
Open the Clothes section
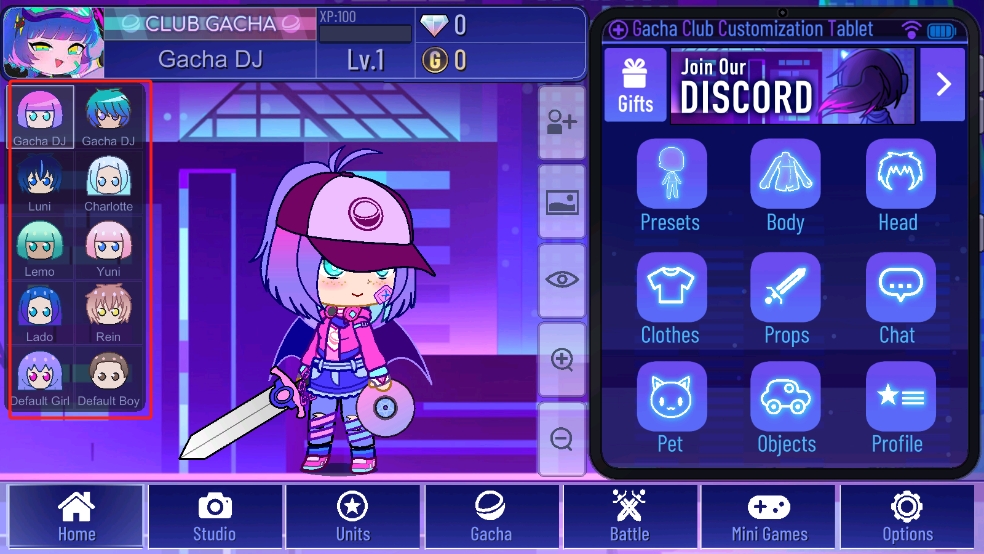point(670,298)
